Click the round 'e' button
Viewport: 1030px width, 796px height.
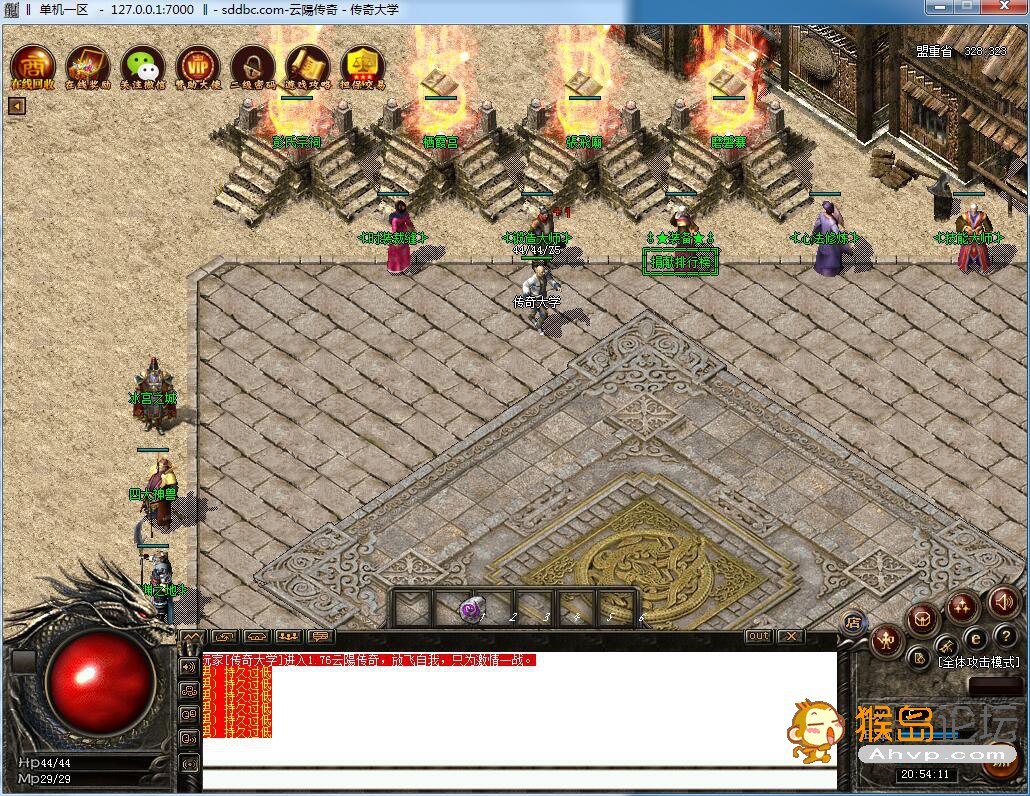975,638
